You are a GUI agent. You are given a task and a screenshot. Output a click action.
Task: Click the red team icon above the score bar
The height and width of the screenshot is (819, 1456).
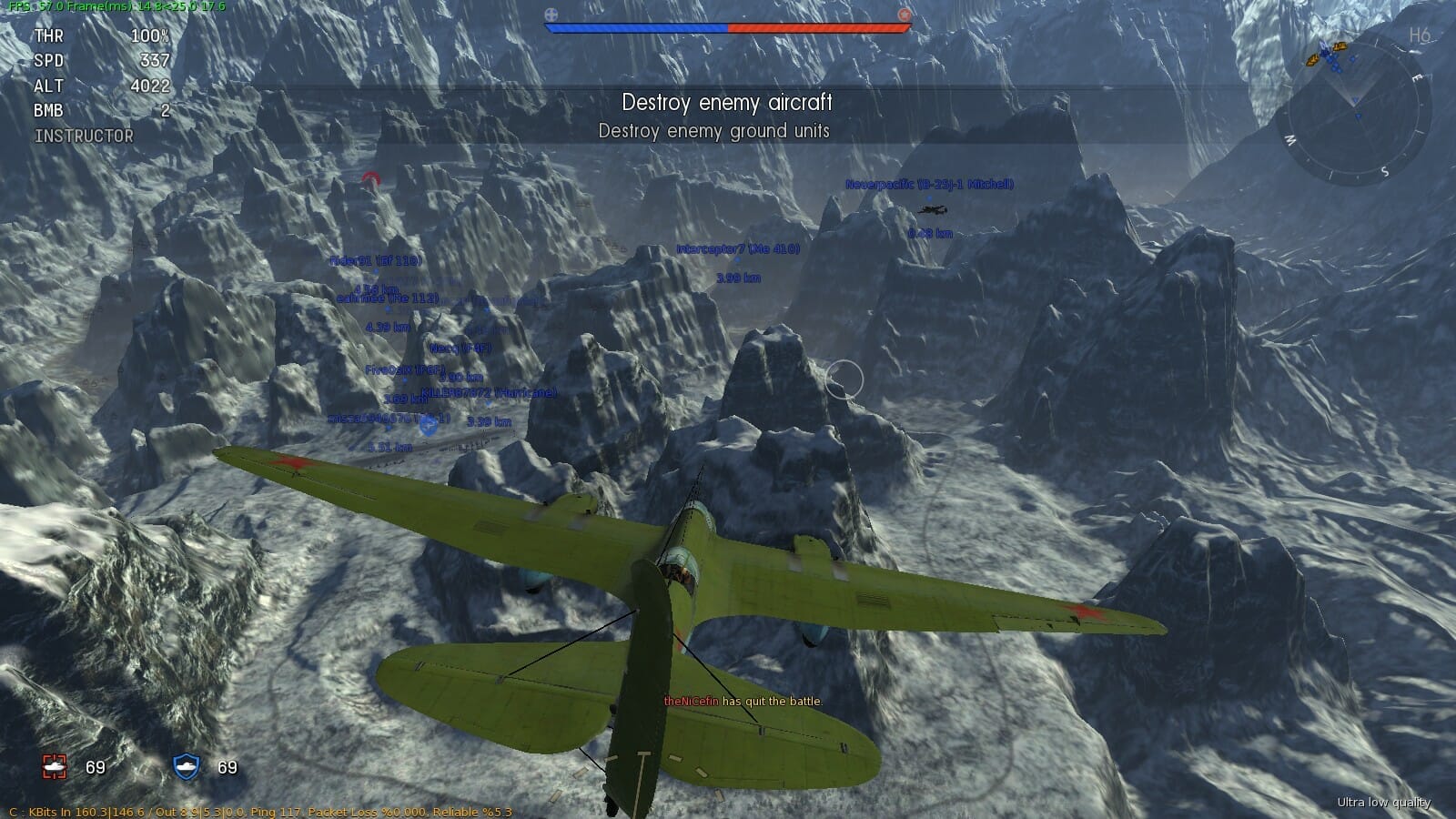pyautogui.click(x=904, y=14)
